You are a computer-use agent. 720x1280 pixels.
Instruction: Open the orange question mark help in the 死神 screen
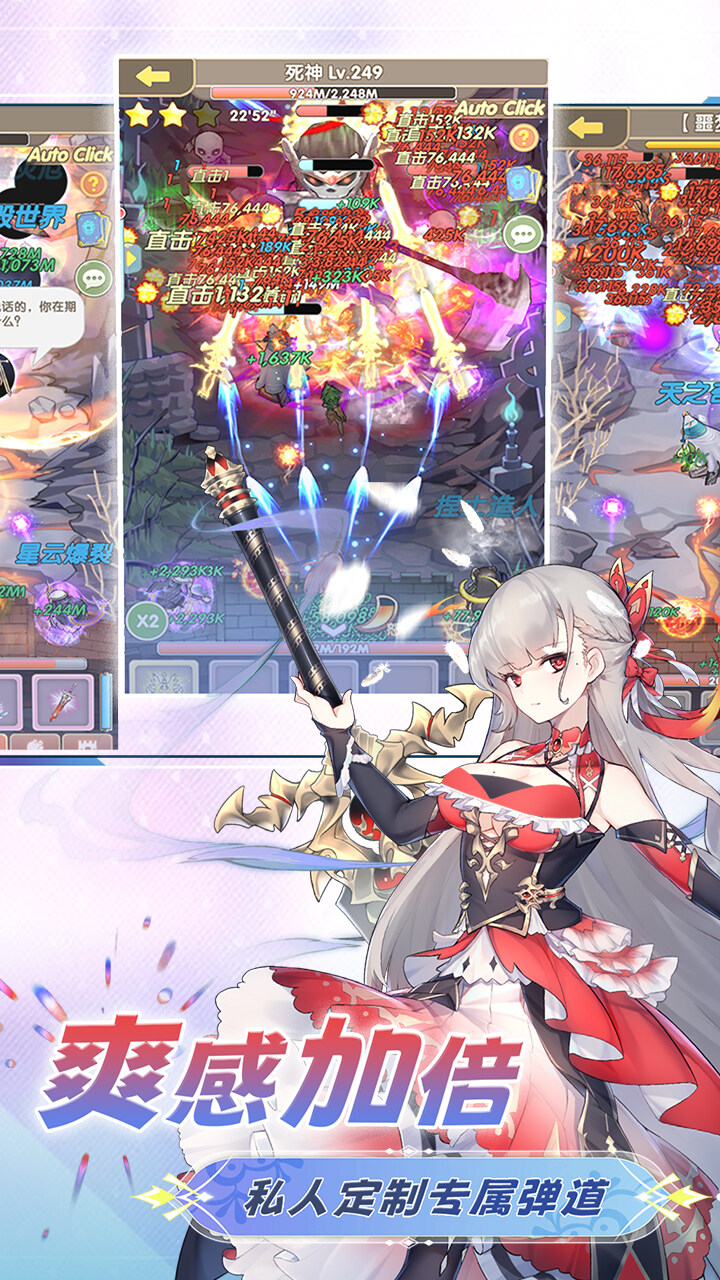click(x=523, y=137)
